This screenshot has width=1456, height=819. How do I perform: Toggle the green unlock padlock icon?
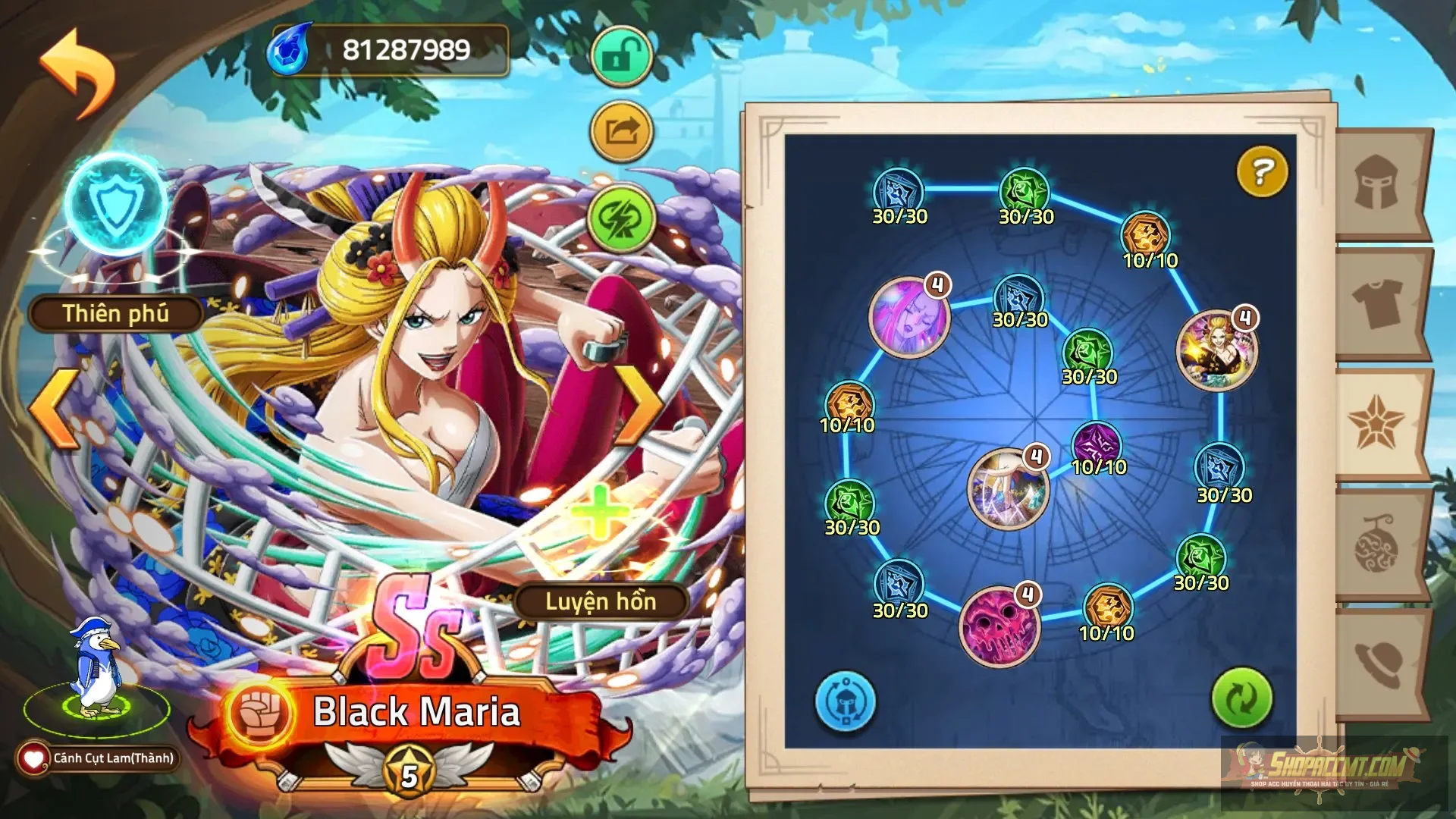coord(622,53)
